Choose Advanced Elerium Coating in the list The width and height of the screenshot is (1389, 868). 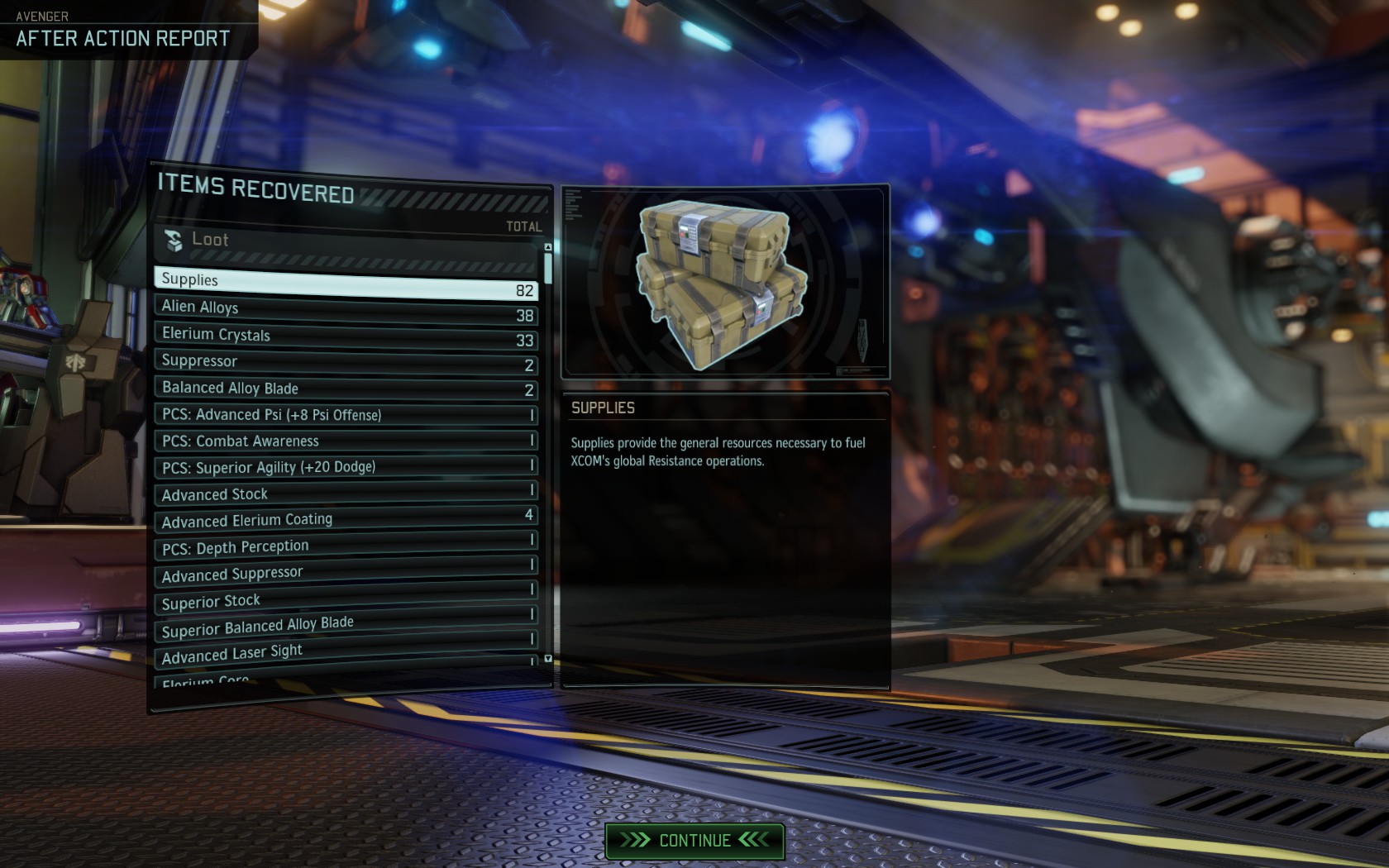coord(346,518)
